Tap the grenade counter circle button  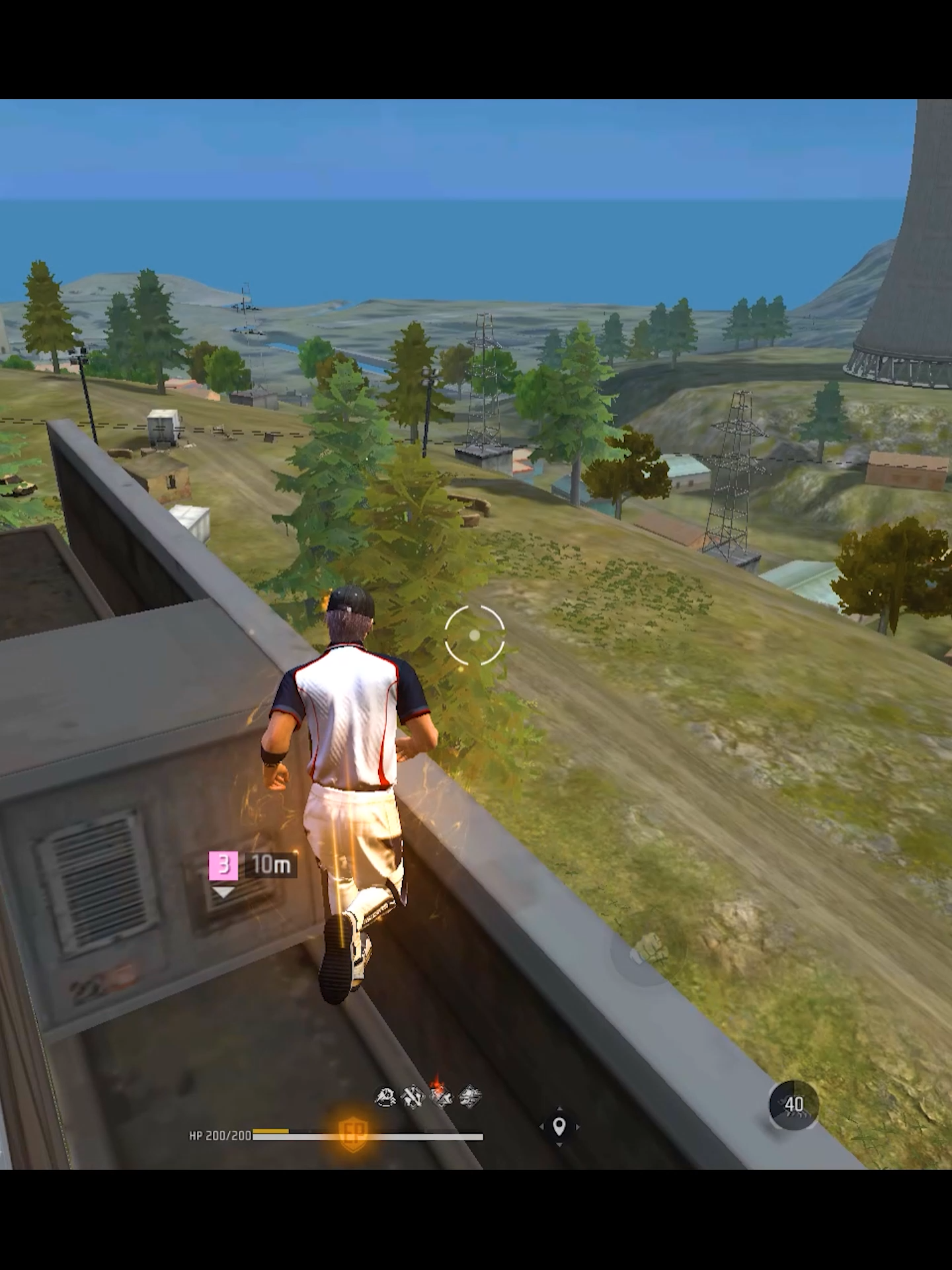pyautogui.click(x=793, y=1105)
